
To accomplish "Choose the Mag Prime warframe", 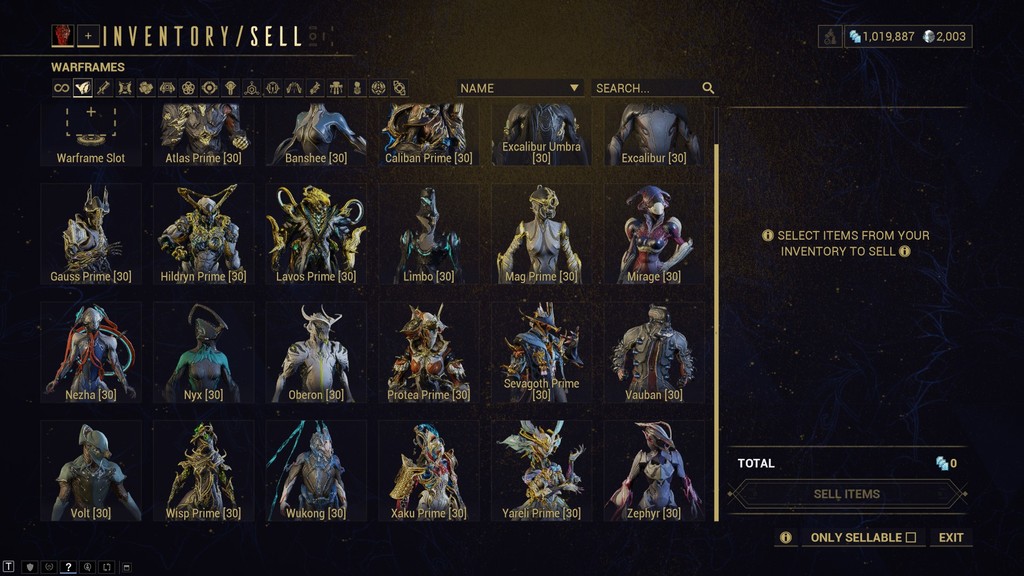I will (x=541, y=233).
